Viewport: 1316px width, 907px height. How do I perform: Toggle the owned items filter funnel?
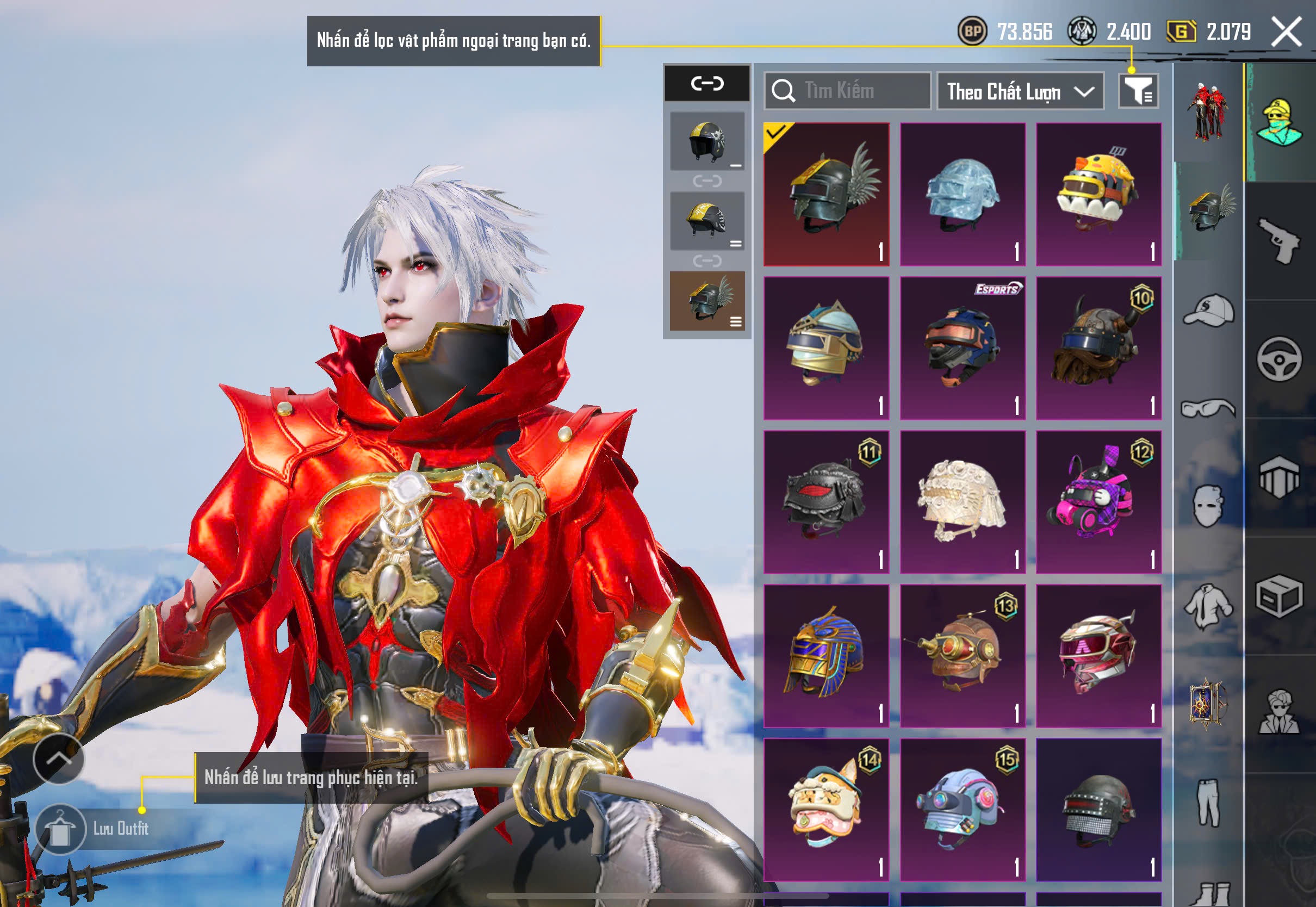coord(1138,91)
